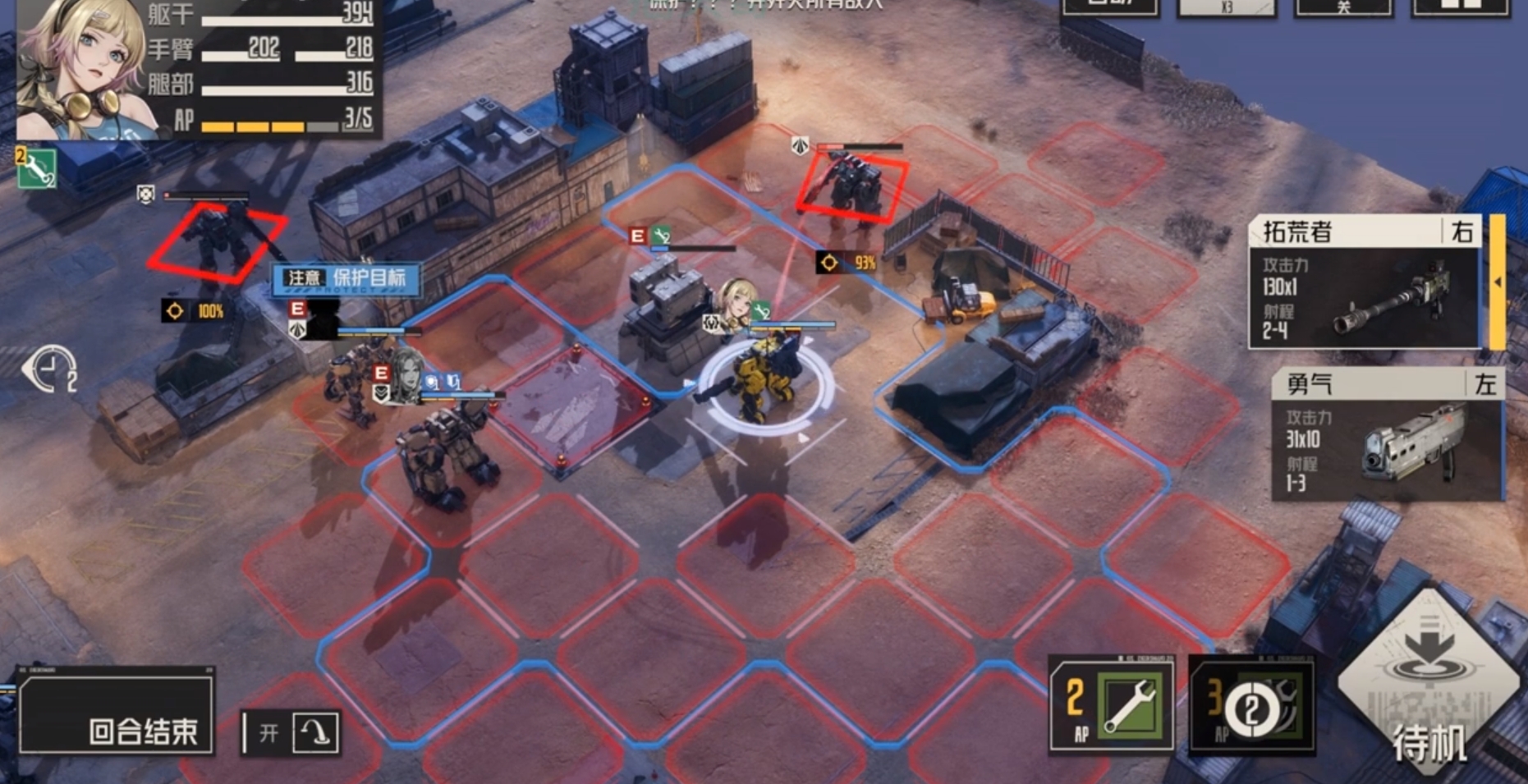Toggle the 开 camera rotation switch
Viewport: 1528px width, 784px height.
pos(291,731)
